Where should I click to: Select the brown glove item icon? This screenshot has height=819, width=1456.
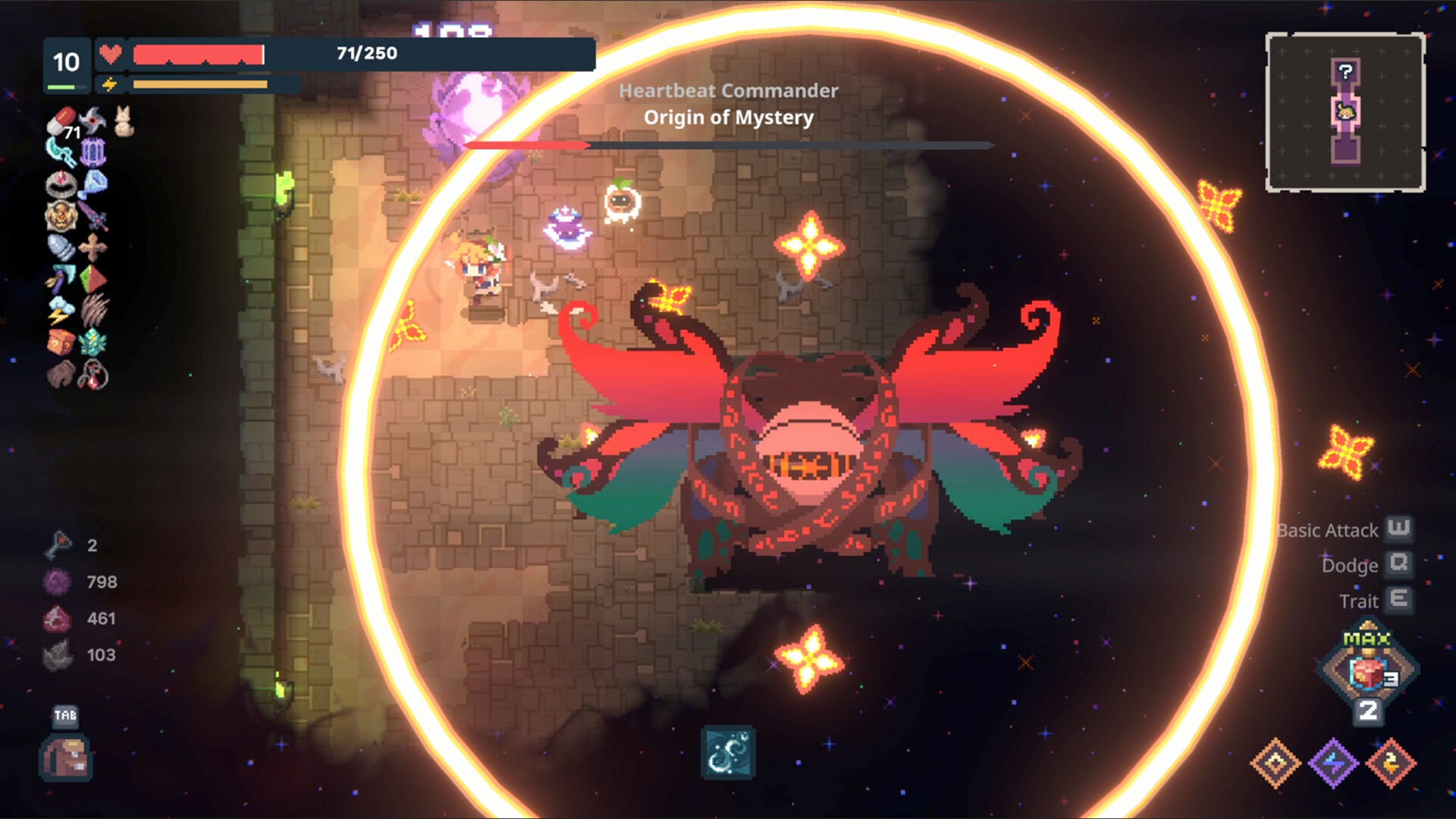coord(61,374)
